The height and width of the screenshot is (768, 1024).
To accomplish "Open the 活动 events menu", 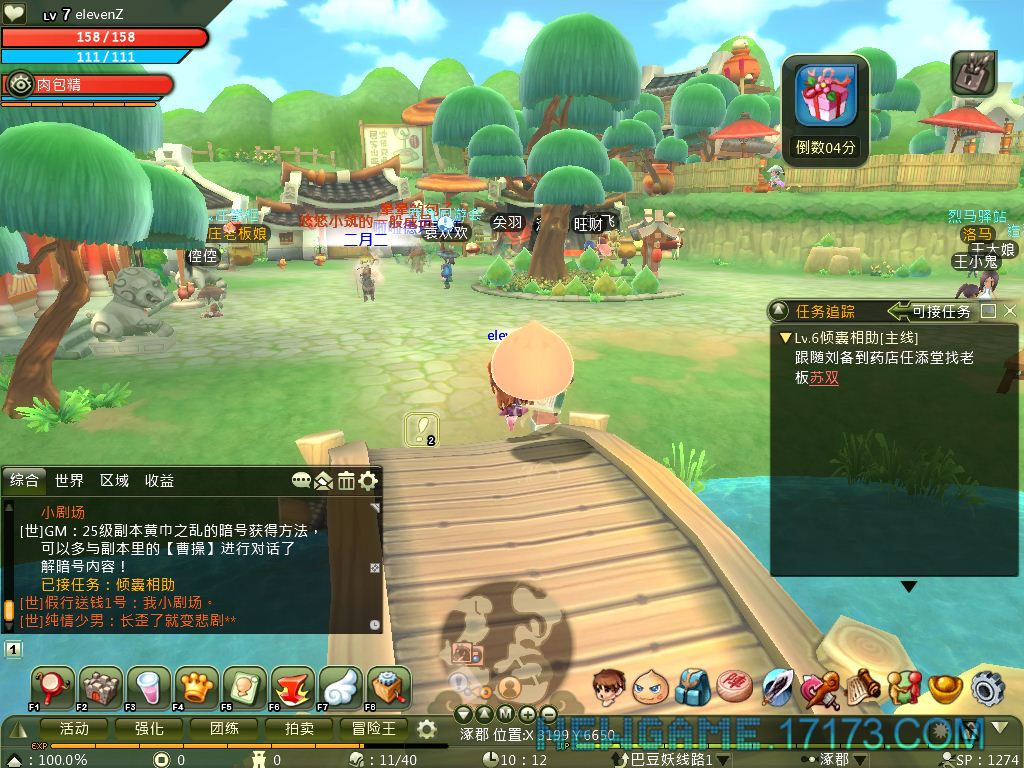I will point(74,729).
